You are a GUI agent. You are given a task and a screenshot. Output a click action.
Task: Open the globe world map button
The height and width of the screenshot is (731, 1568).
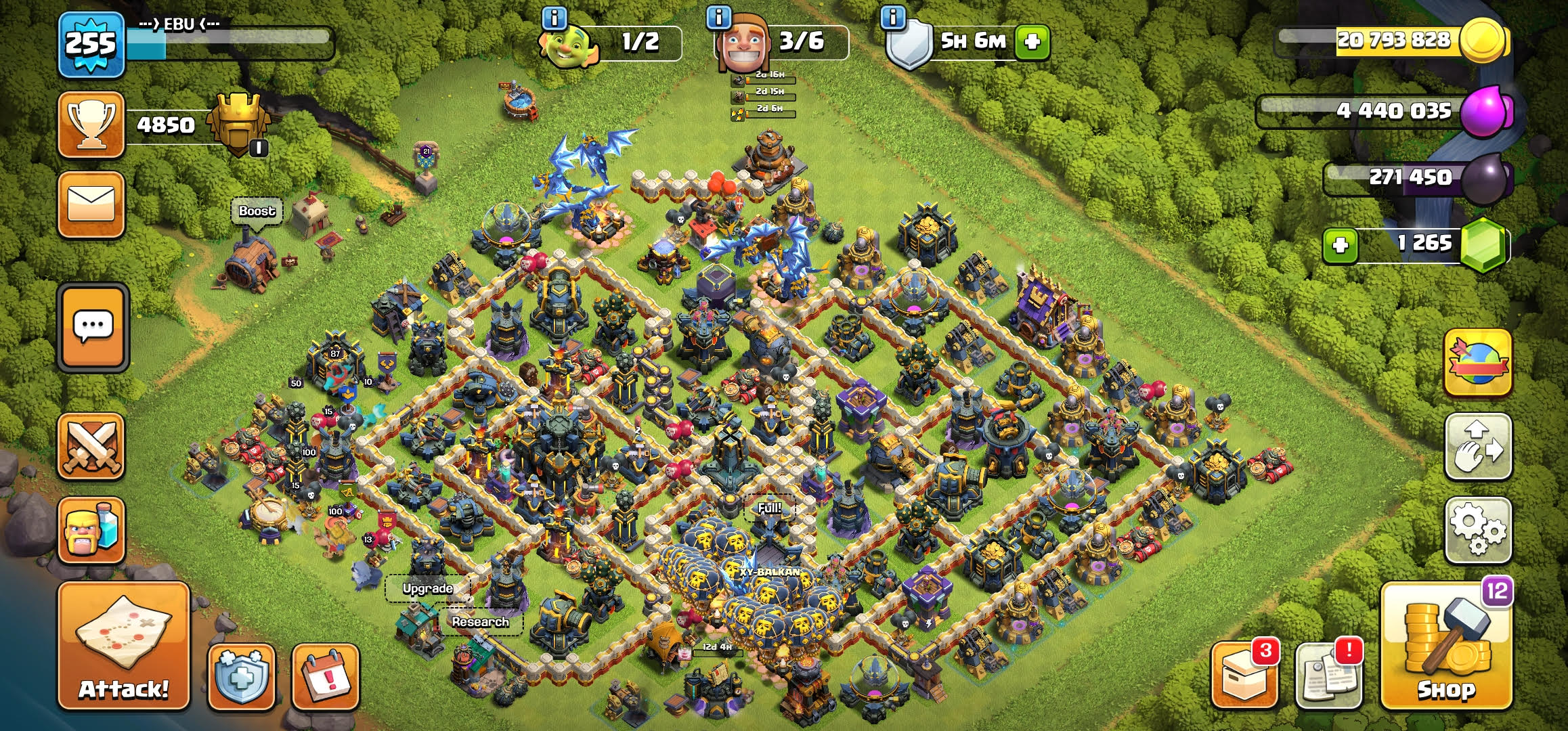coord(1478,363)
